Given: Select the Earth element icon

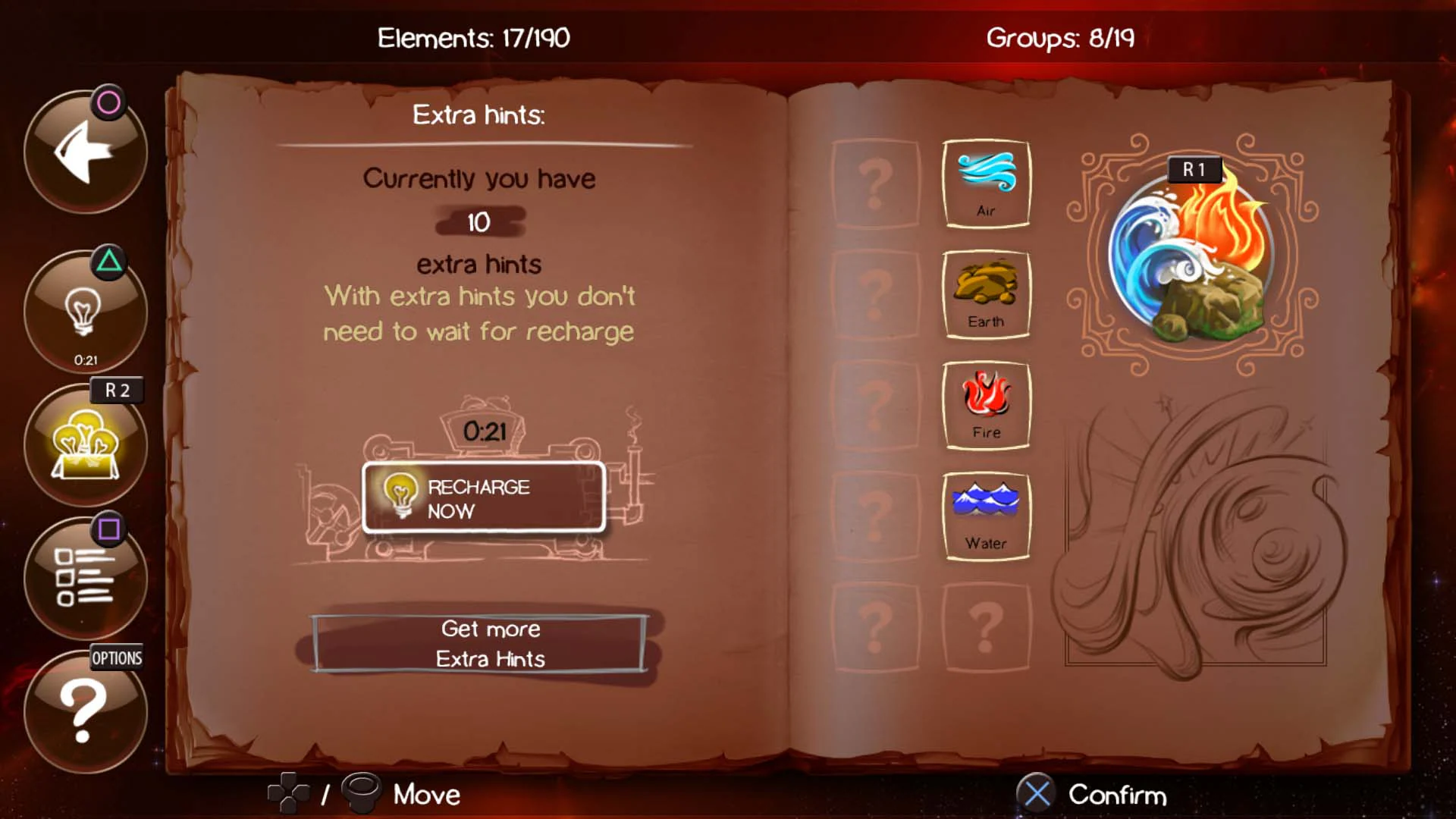Looking at the screenshot, I should click(x=986, y=292).
